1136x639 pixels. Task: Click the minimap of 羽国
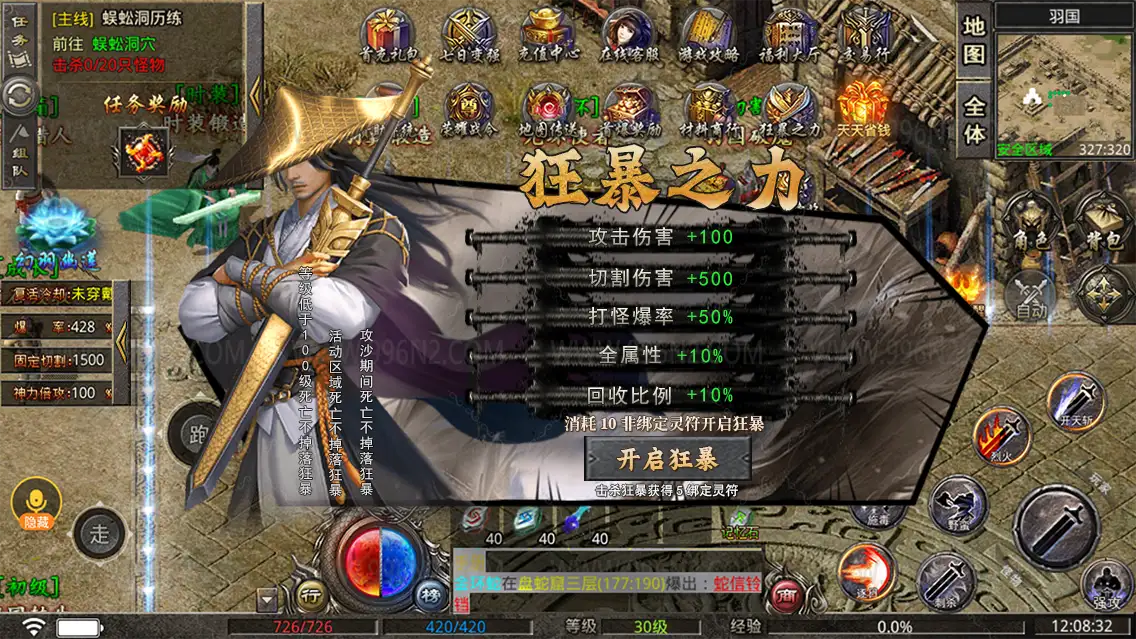[x=1063, y=86]
